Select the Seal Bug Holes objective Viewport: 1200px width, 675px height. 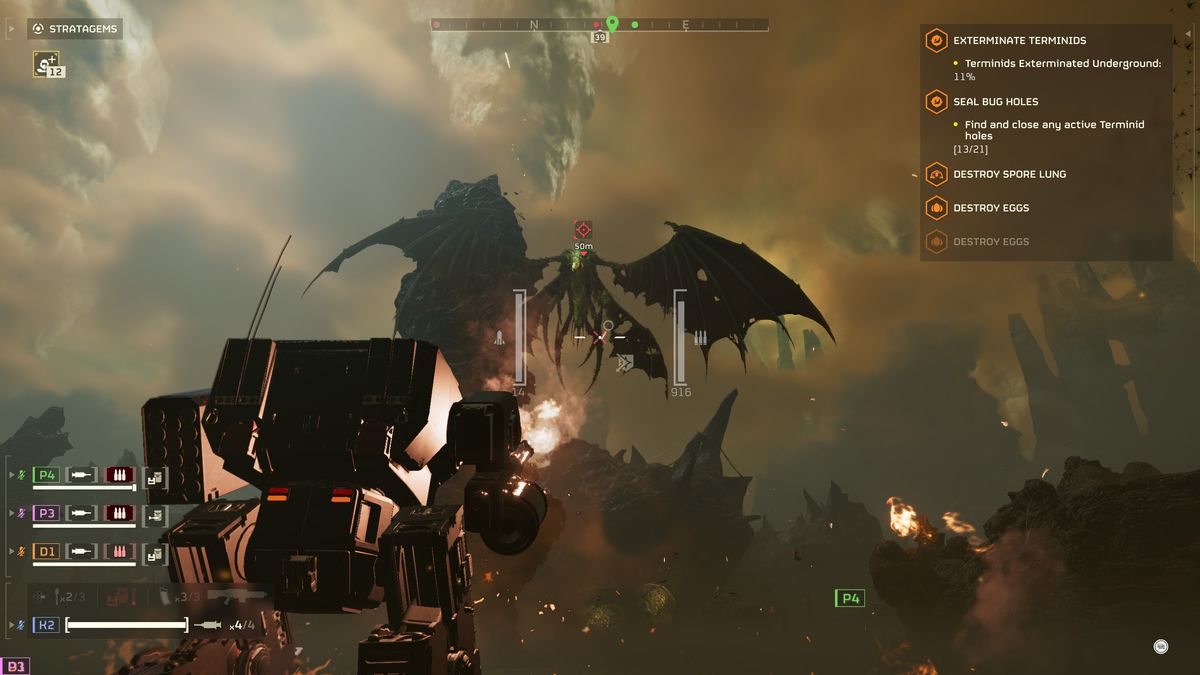coord(995,102)
